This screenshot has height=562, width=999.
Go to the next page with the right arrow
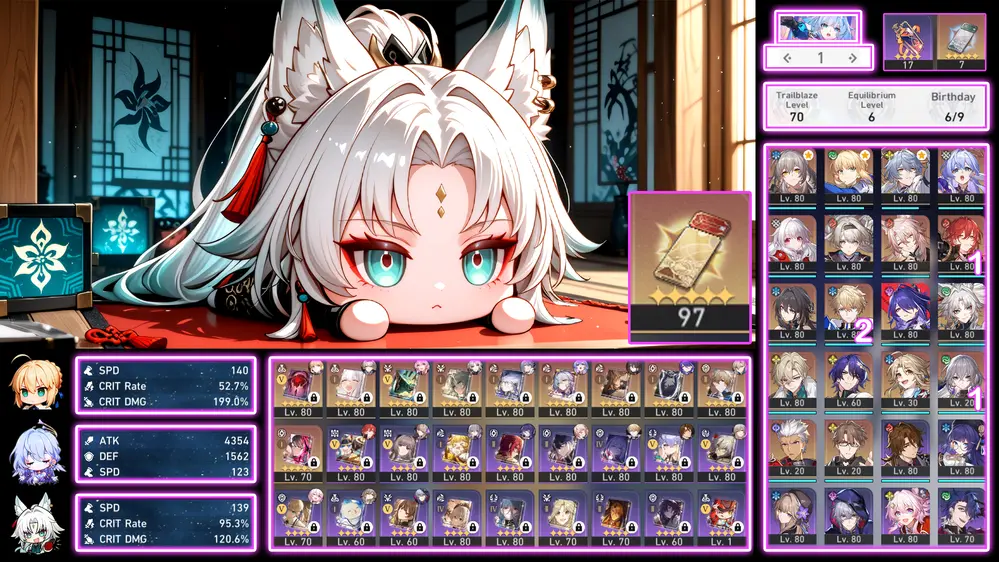853,58
